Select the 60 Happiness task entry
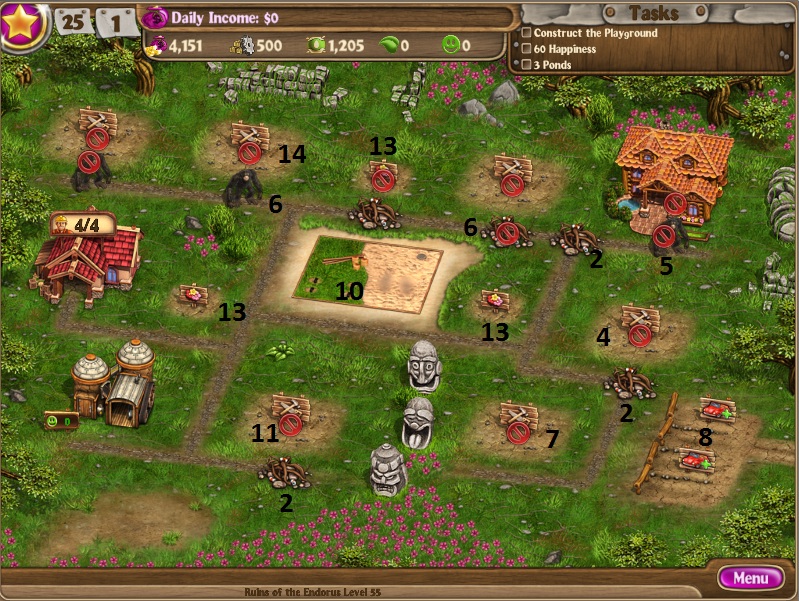The image size is (799, 601). tap(565, 49)
